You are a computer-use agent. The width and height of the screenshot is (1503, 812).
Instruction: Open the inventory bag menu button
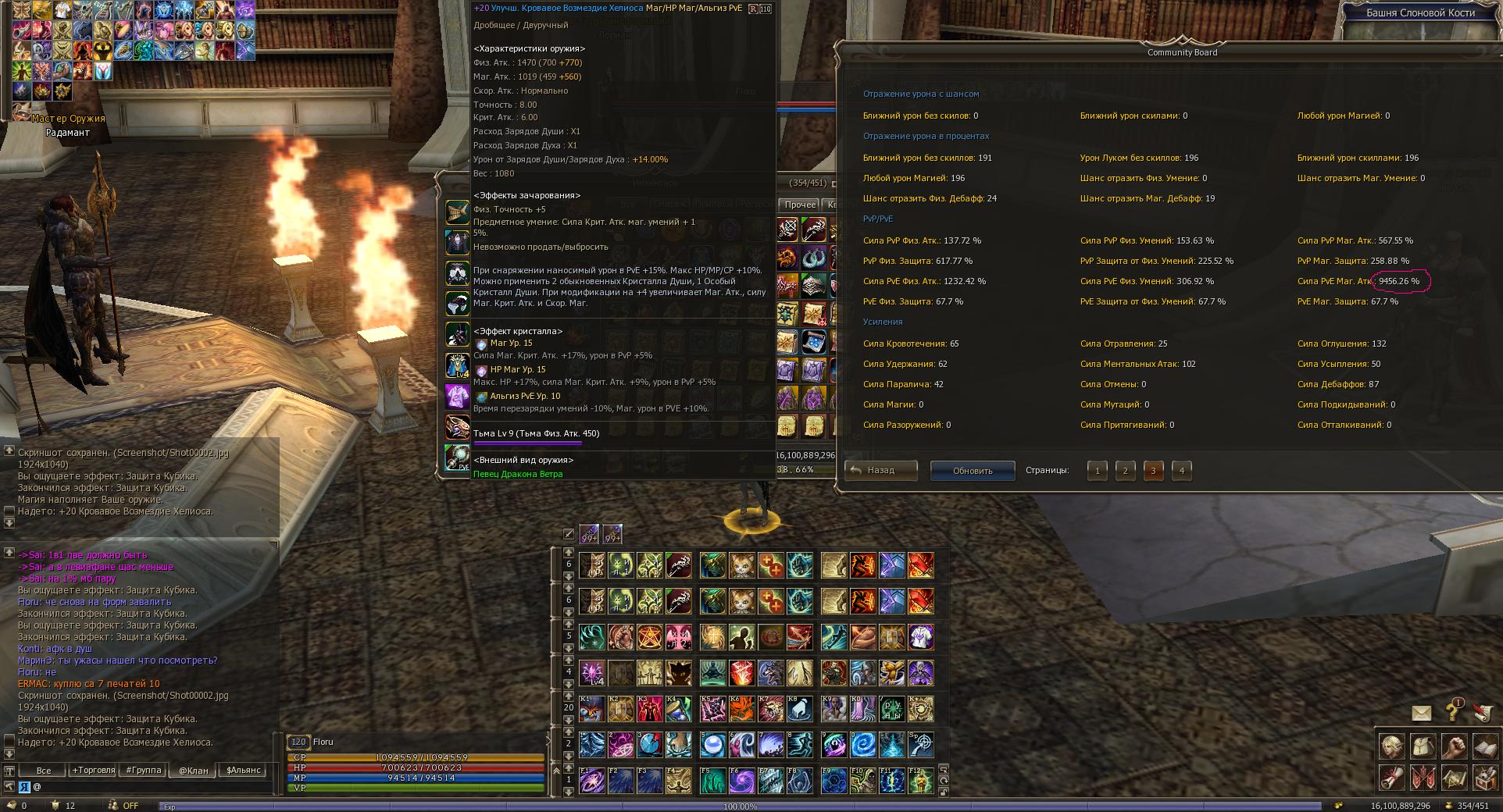[x=1422, y=746]
